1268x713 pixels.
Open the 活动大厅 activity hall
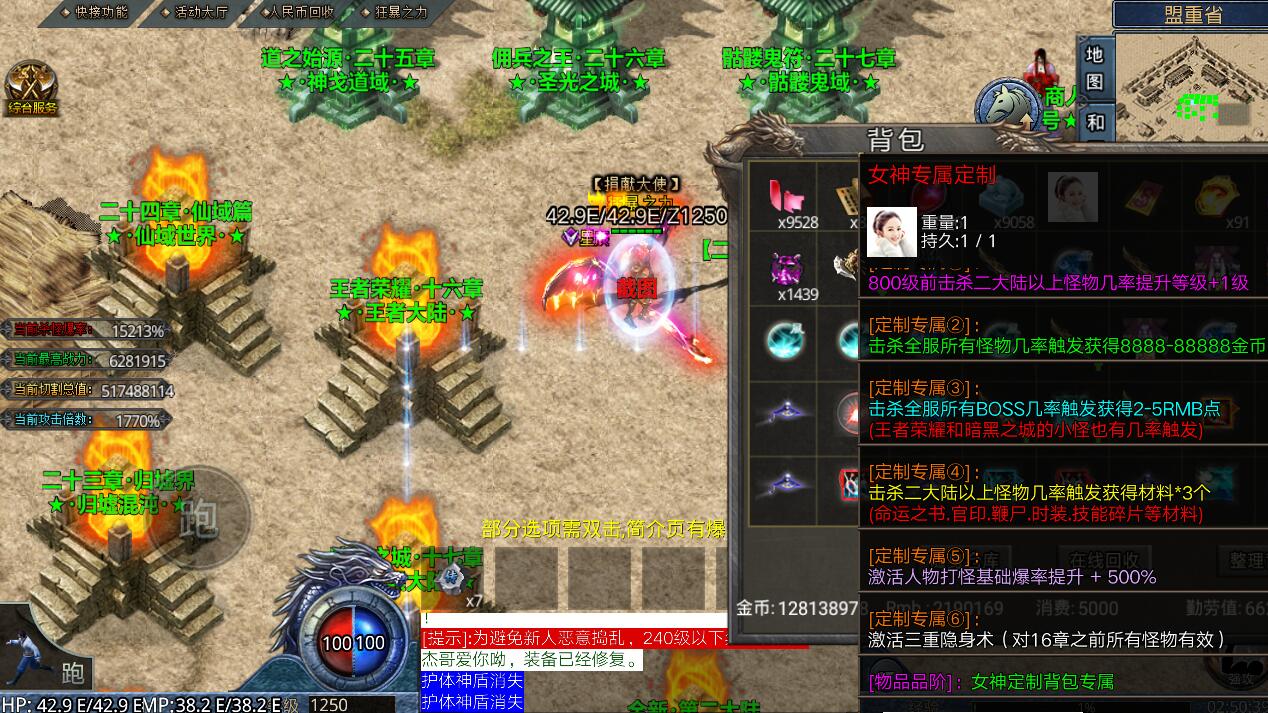194,12
